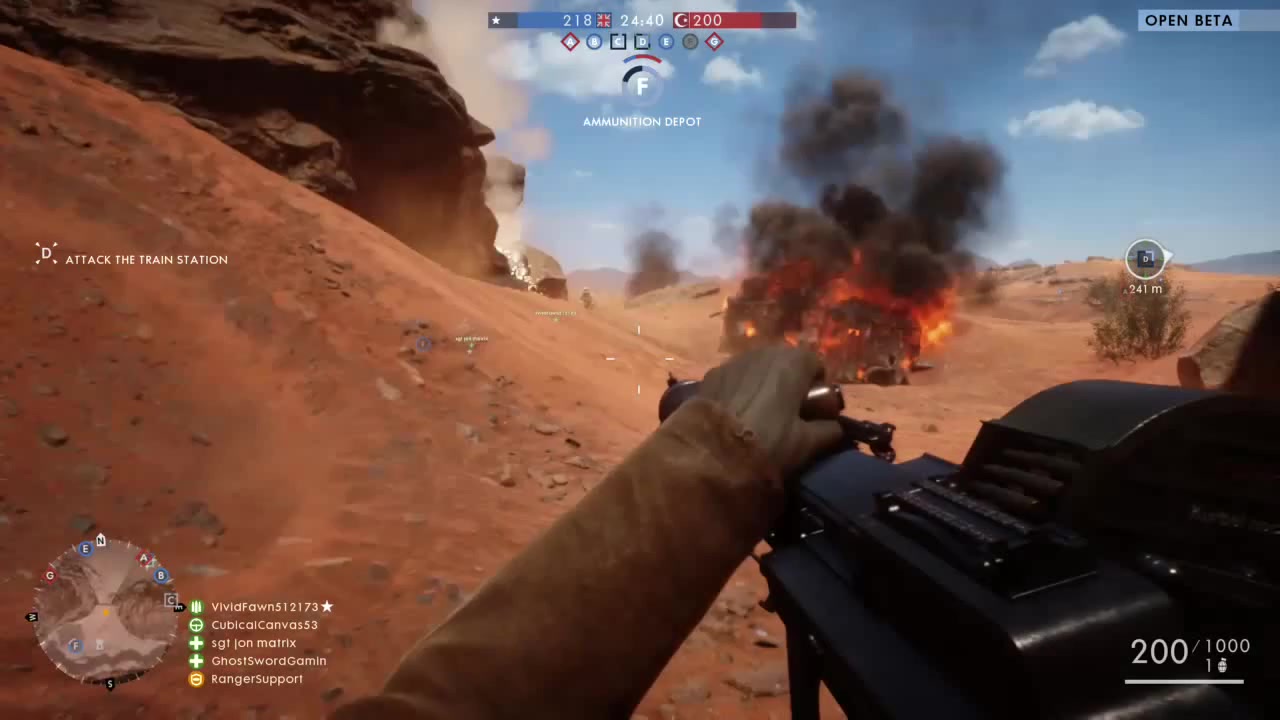This screenshot has height=720, width=1280.
Task: Select objective E flag in the top bar
Action: click(666, 42)
